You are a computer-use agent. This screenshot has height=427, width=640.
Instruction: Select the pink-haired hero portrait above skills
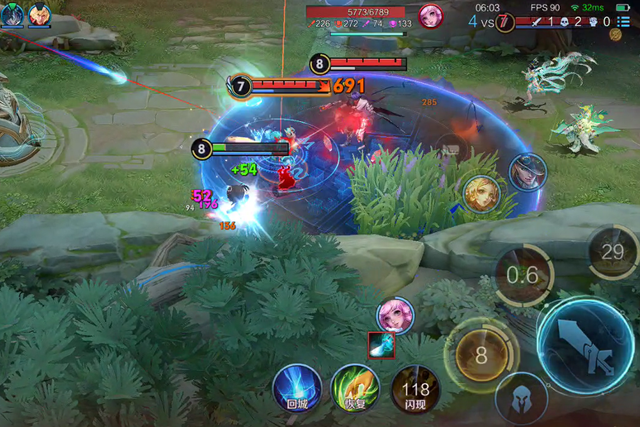click(394, 315)
